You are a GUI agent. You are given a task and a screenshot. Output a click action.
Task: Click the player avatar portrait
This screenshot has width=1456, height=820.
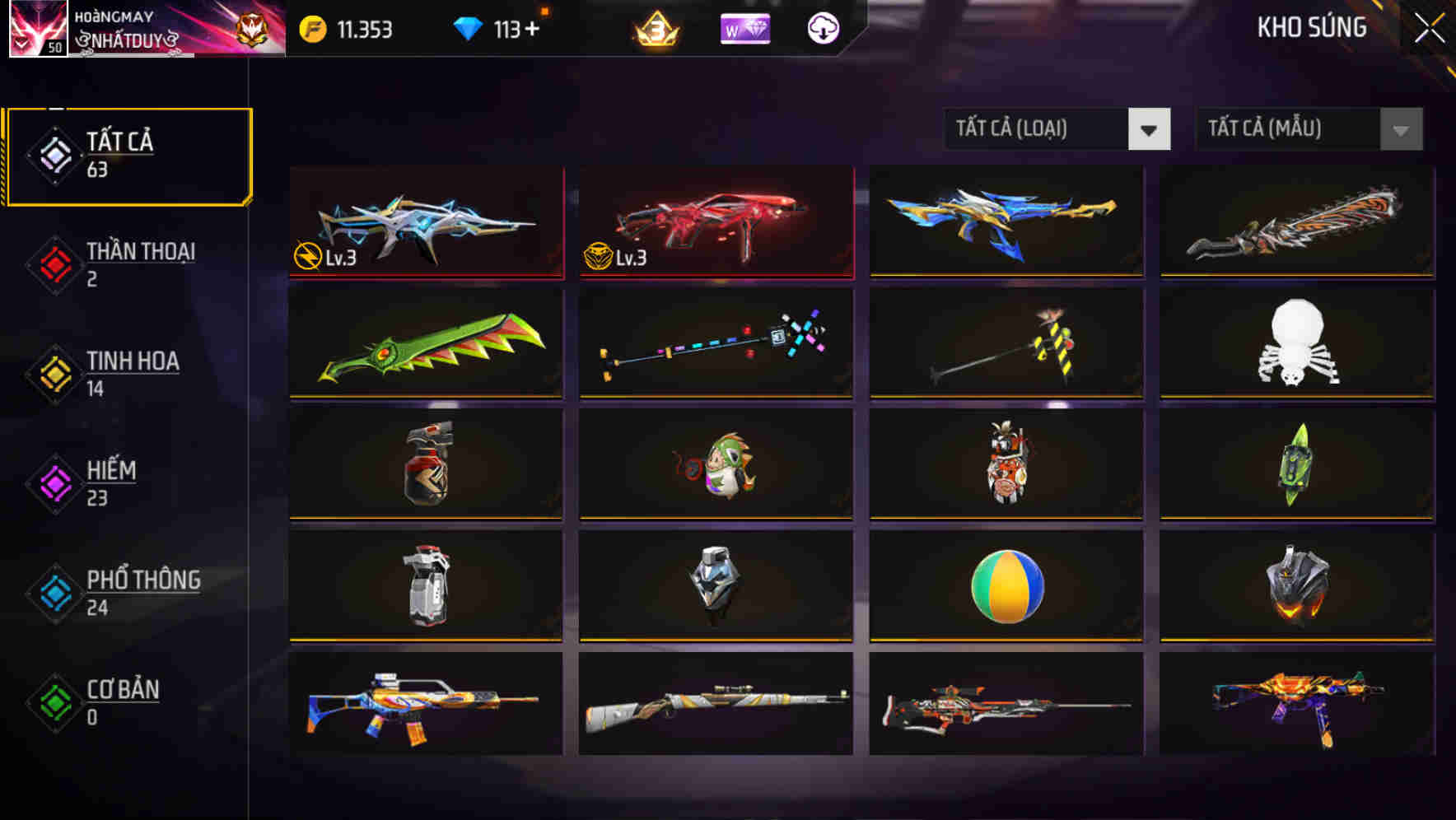click(37, 30)
